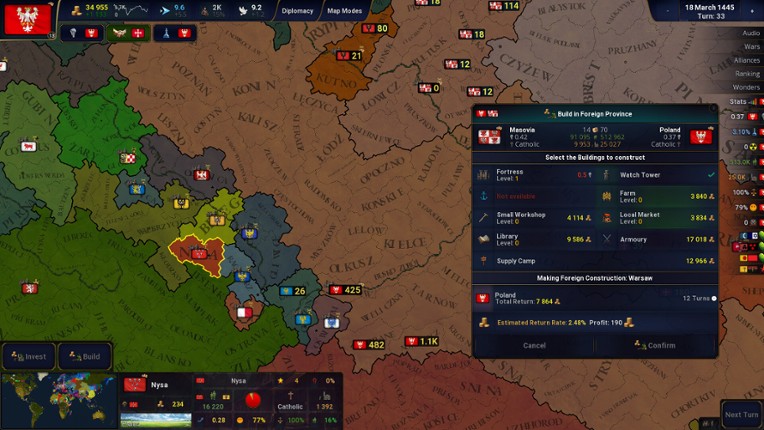This screenshot has width=764, height=430.
Task: Confirm the foreign construction
Action: tap(655, 345)
